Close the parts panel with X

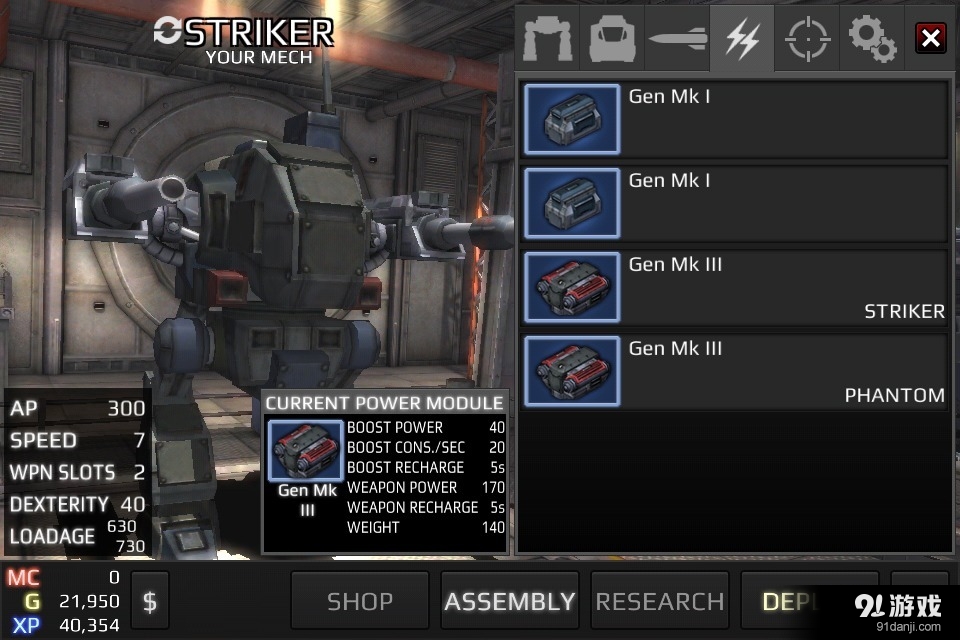tap(931, 39)
